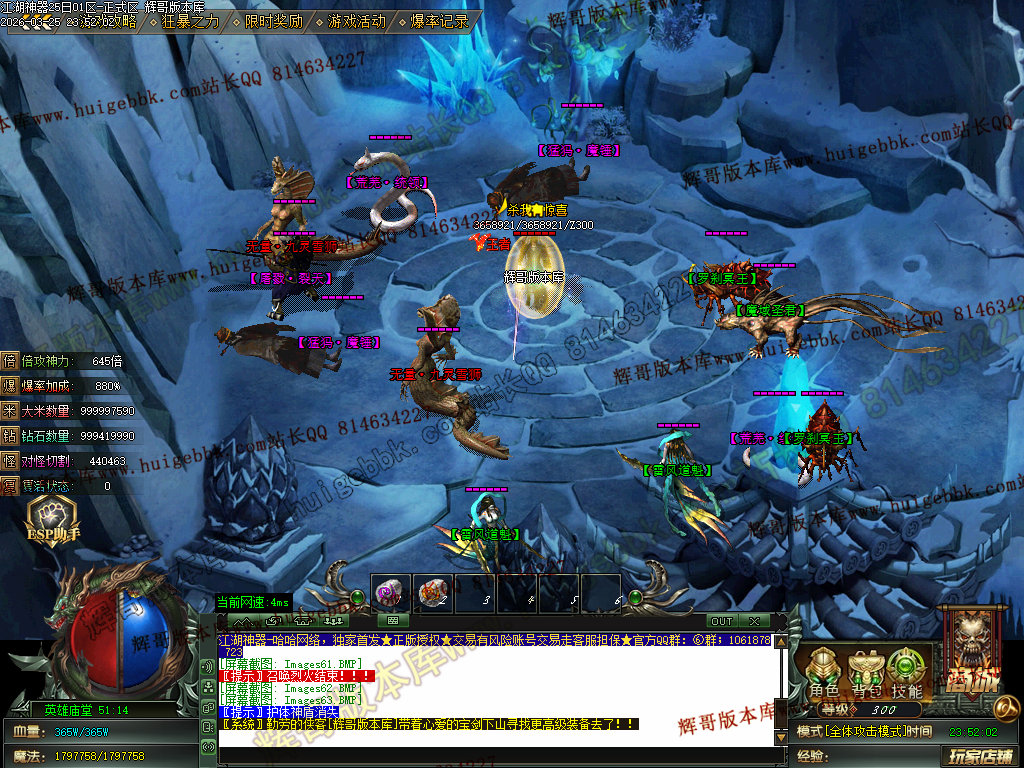Open the 狂暴之力 menu
1024x768 pixels.
[190, 21]
